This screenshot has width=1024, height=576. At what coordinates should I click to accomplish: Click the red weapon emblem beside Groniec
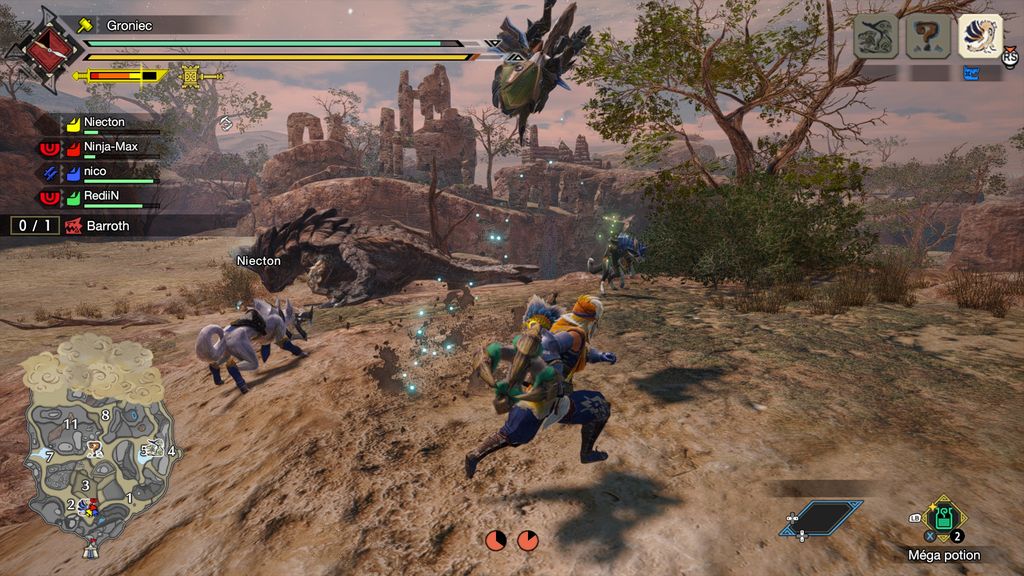coord(38,46)
